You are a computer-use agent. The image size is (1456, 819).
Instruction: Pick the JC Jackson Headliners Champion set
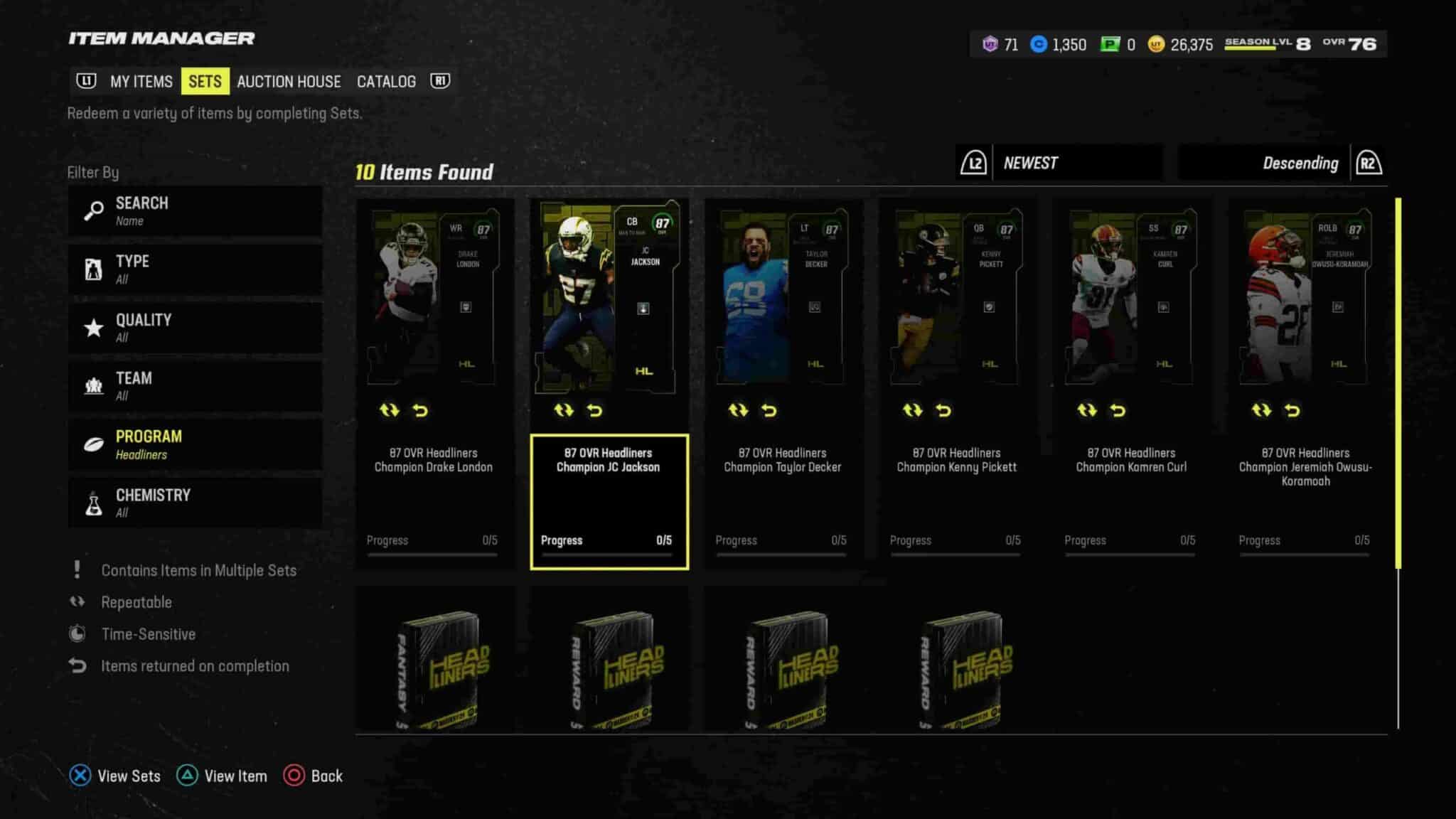pos(609,384)
